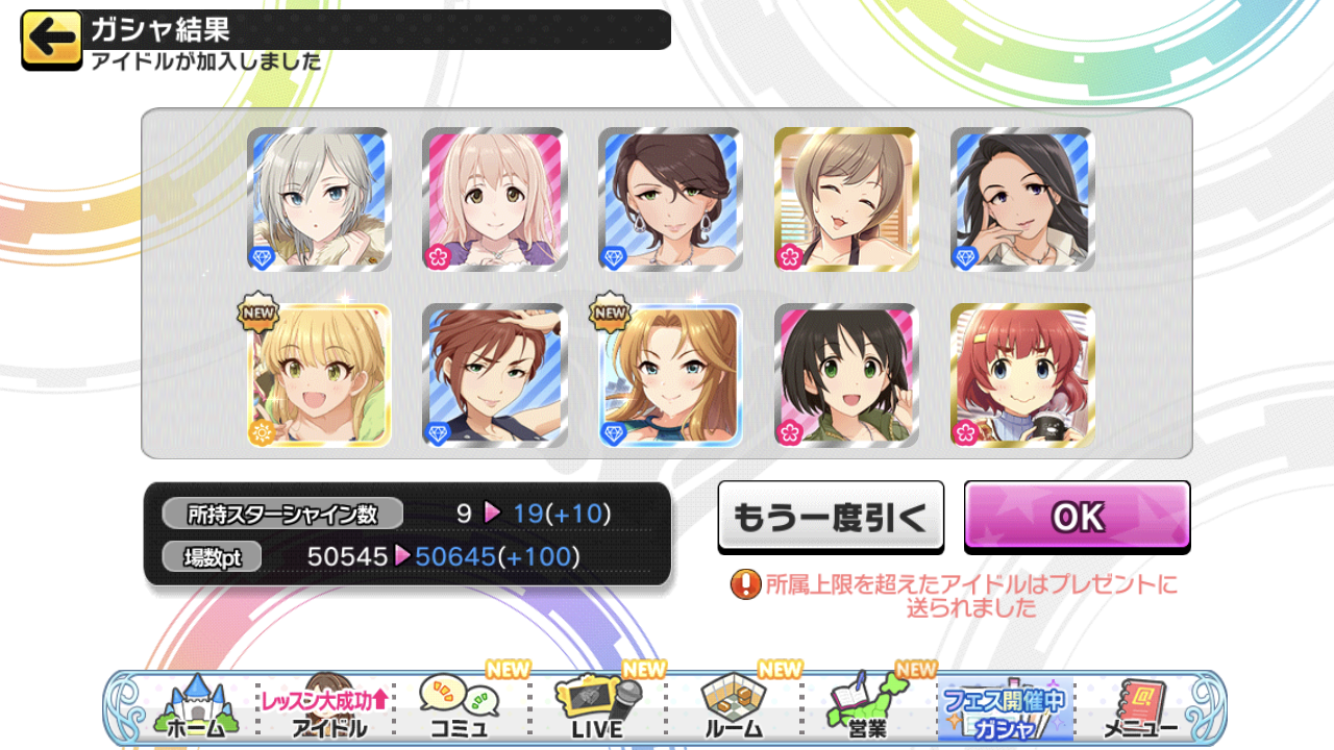Screen dimensions: 1334x750
Task: Open the 営業 map menu
Action: (867, 708)
